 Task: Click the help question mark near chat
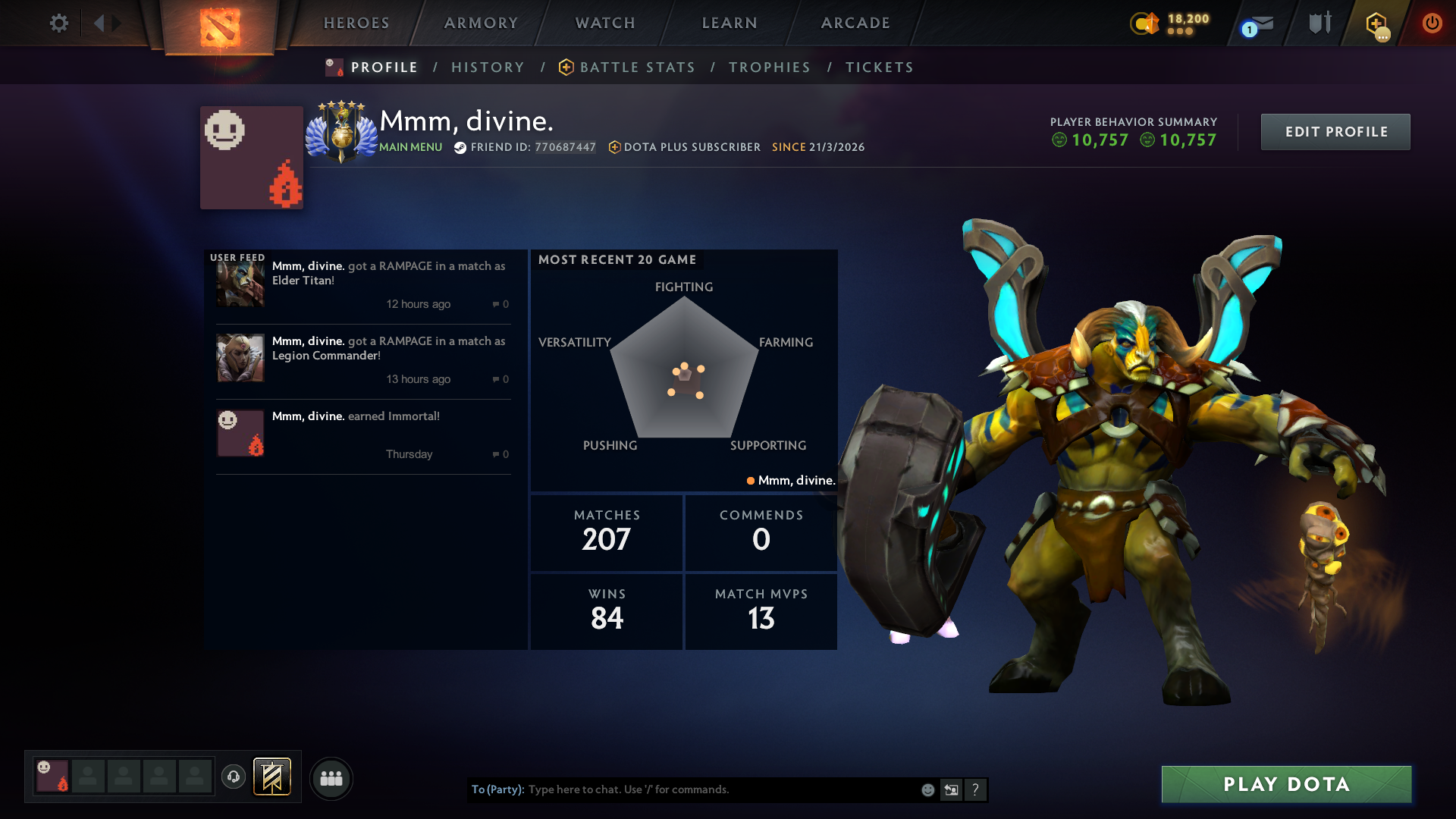click(976, 789)
